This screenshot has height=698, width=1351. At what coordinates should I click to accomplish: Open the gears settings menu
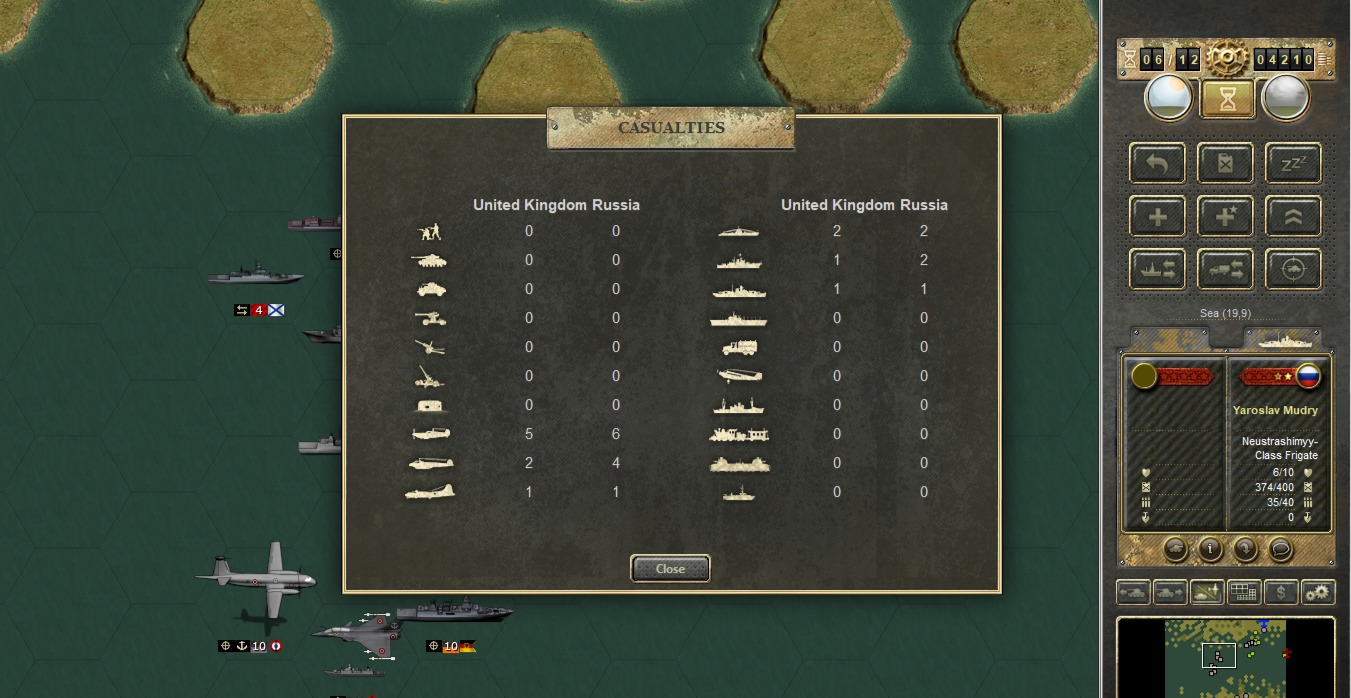1319,592
